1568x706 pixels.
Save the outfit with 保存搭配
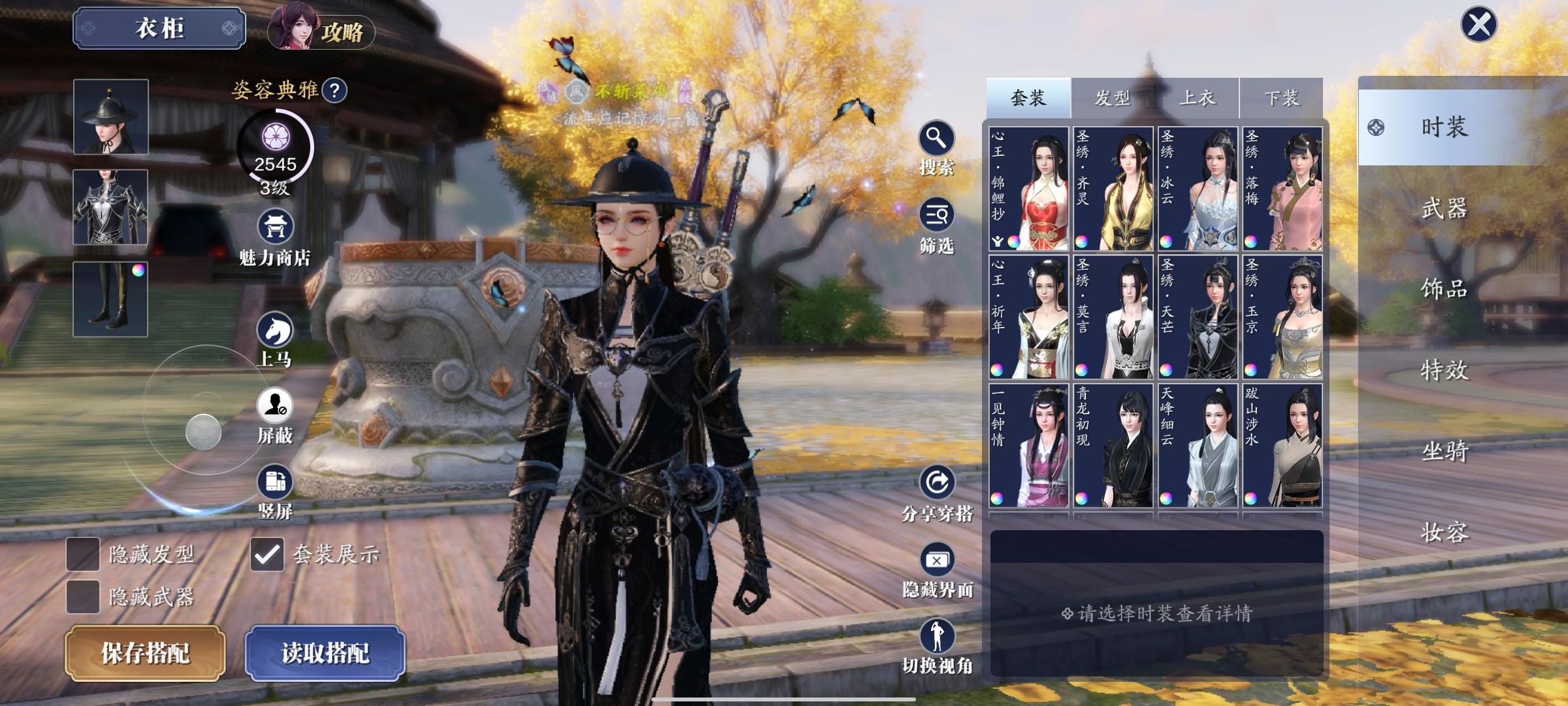[145, 652]
